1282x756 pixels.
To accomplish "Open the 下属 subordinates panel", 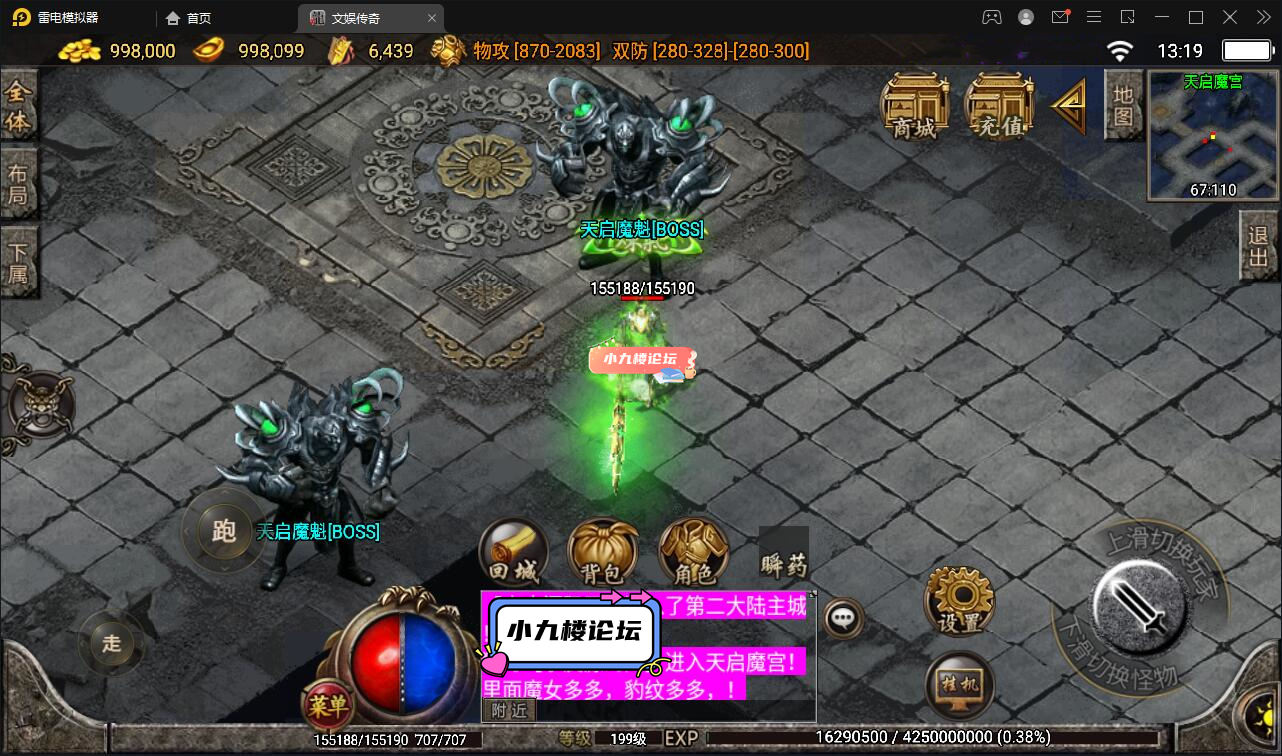I will tap(21, 261).
